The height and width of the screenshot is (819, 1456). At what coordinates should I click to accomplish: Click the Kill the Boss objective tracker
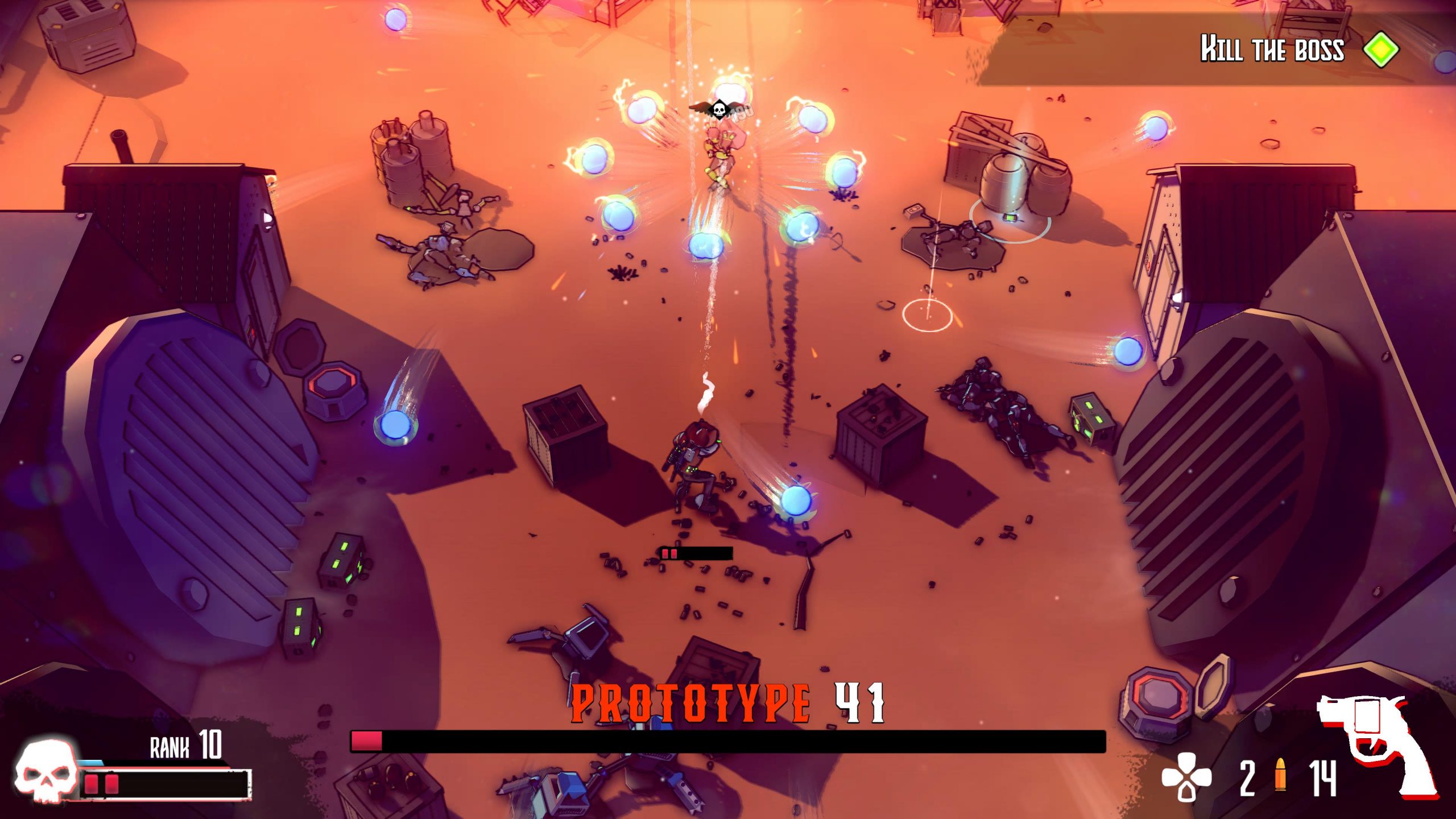click(x=1272, y=49)
